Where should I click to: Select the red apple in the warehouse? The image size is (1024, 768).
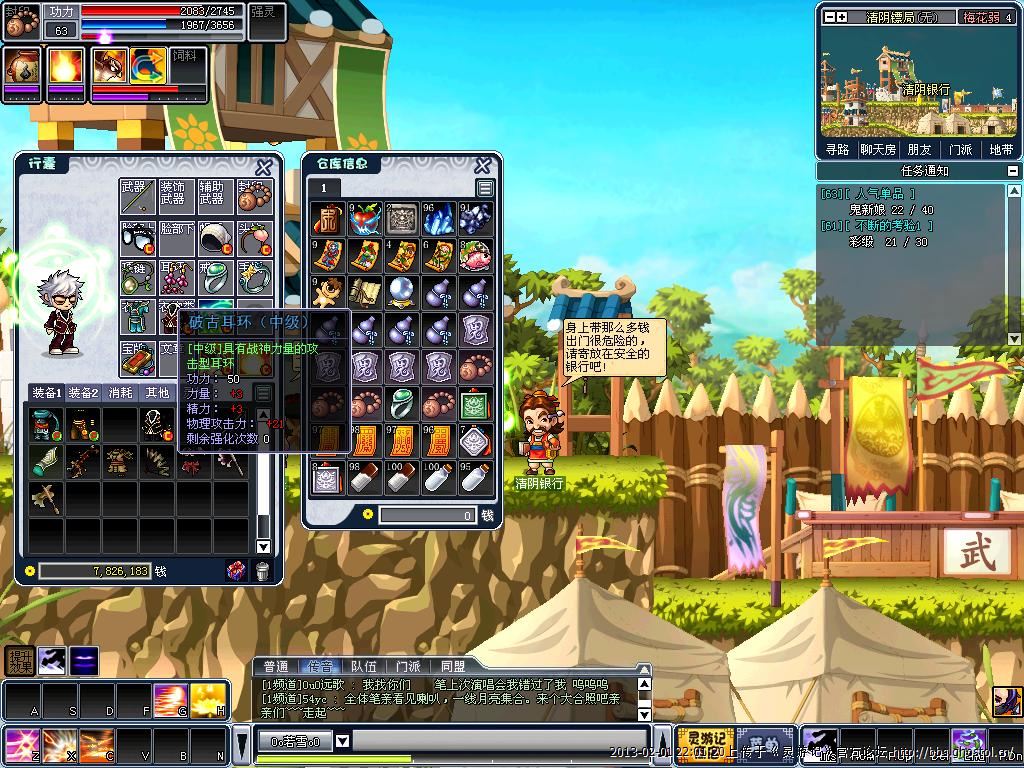click(x=364, y=218)
